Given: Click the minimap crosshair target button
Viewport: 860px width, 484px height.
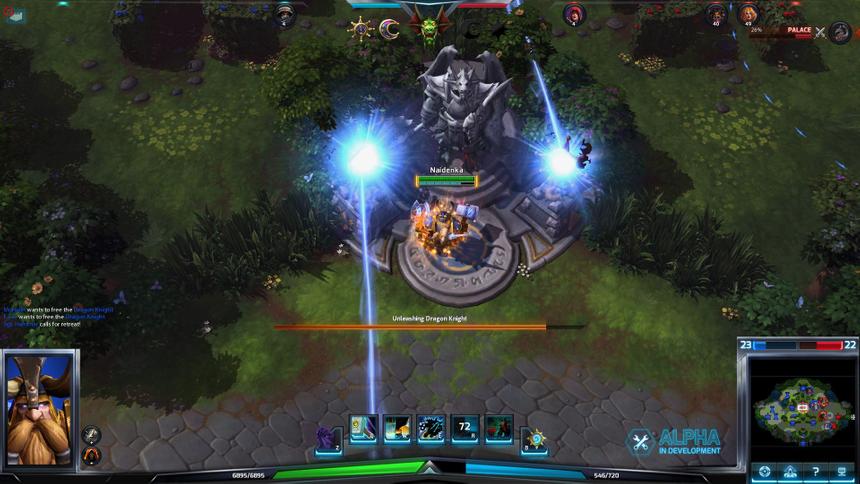Looking at the screenshot, I should tap(764, 471).
